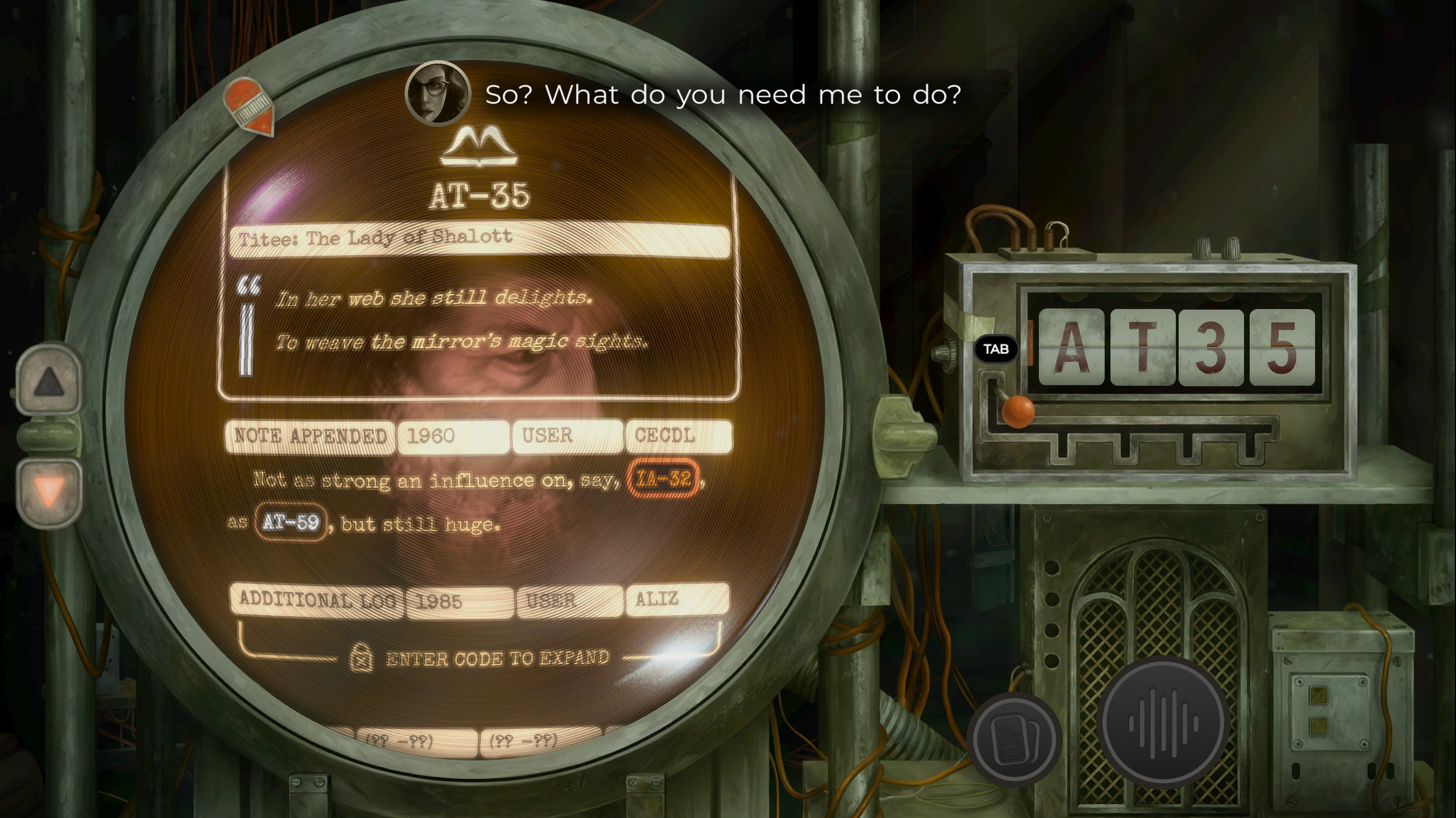Pull the orange-knobbed lever on the code machine
The image size is (1456, 818).
coord(1017,410)
